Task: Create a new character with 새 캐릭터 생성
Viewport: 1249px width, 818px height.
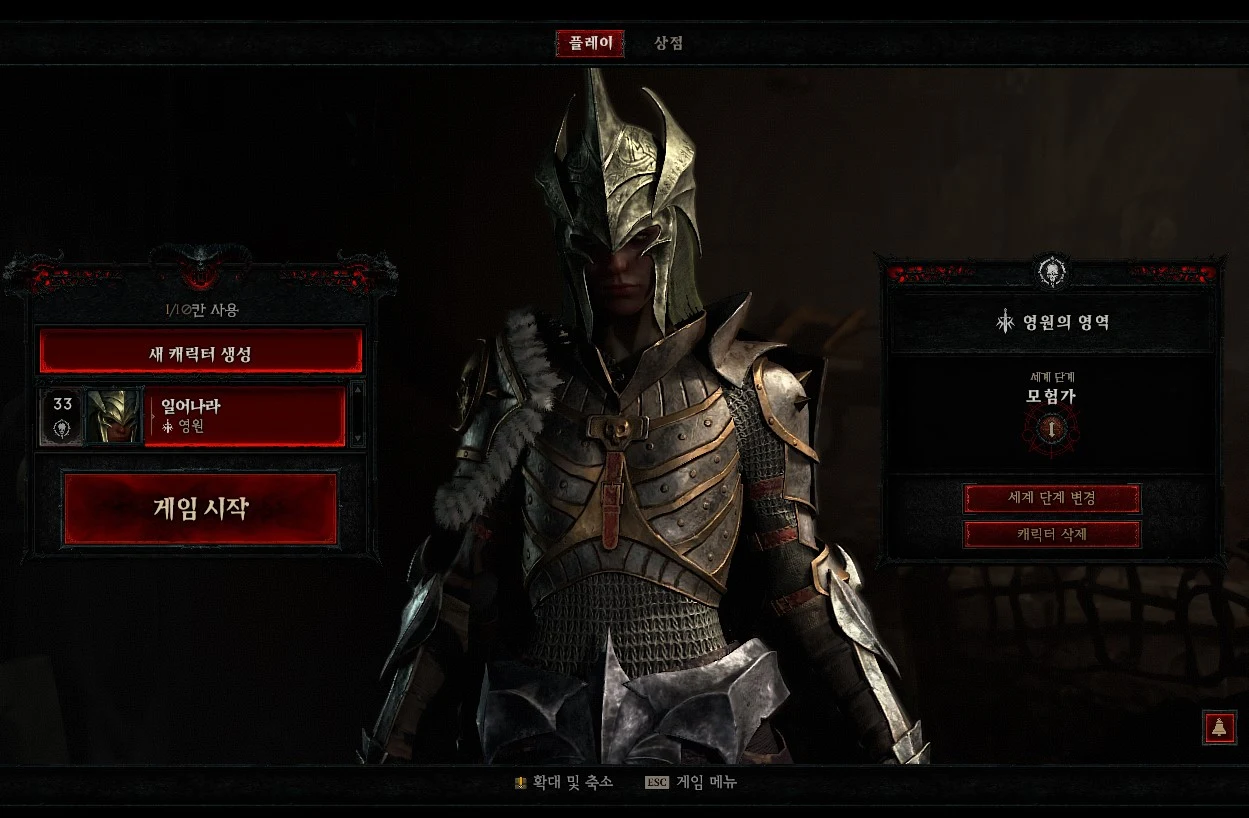Action: coord(201,352)
